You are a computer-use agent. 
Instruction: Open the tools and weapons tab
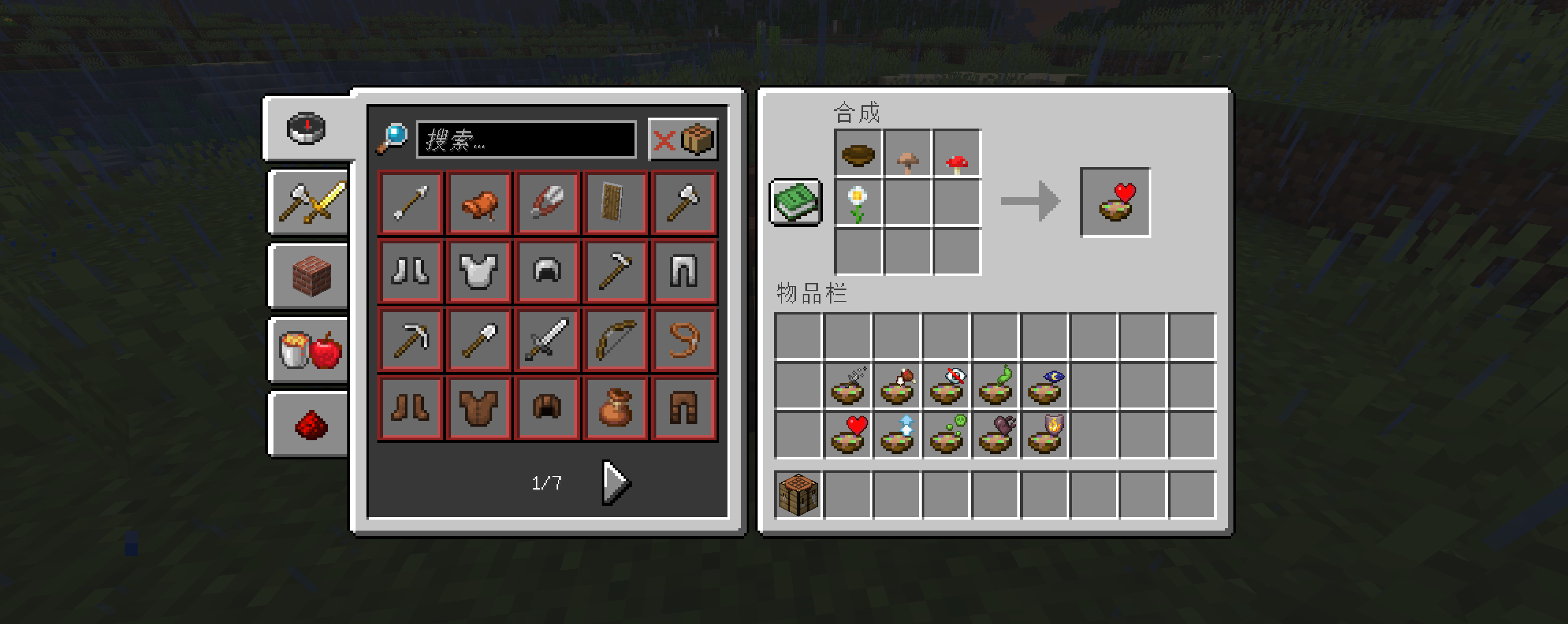click(310, 203)
